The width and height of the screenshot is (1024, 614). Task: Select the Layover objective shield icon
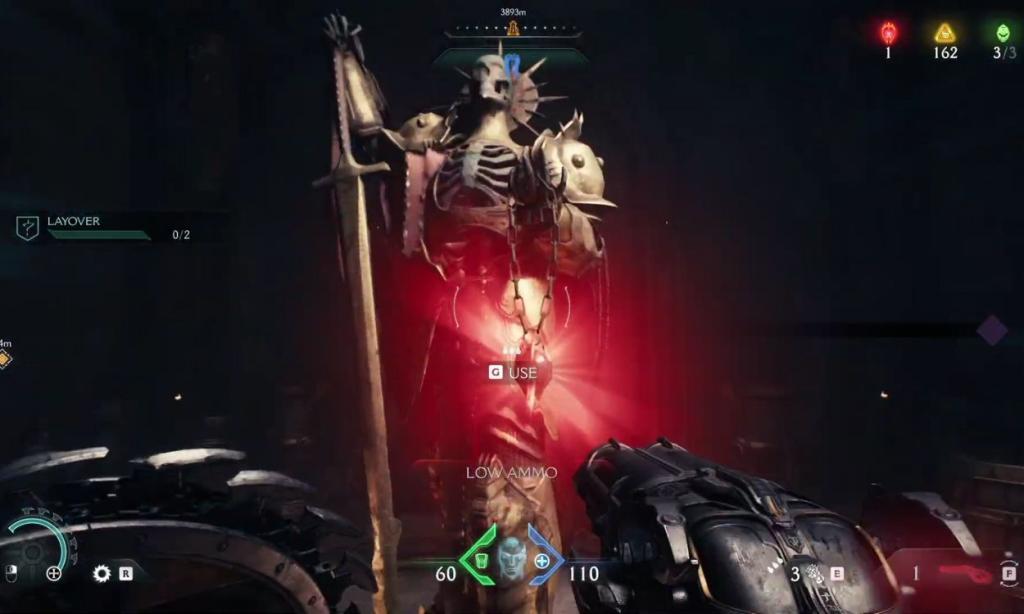tap(28, 228)
